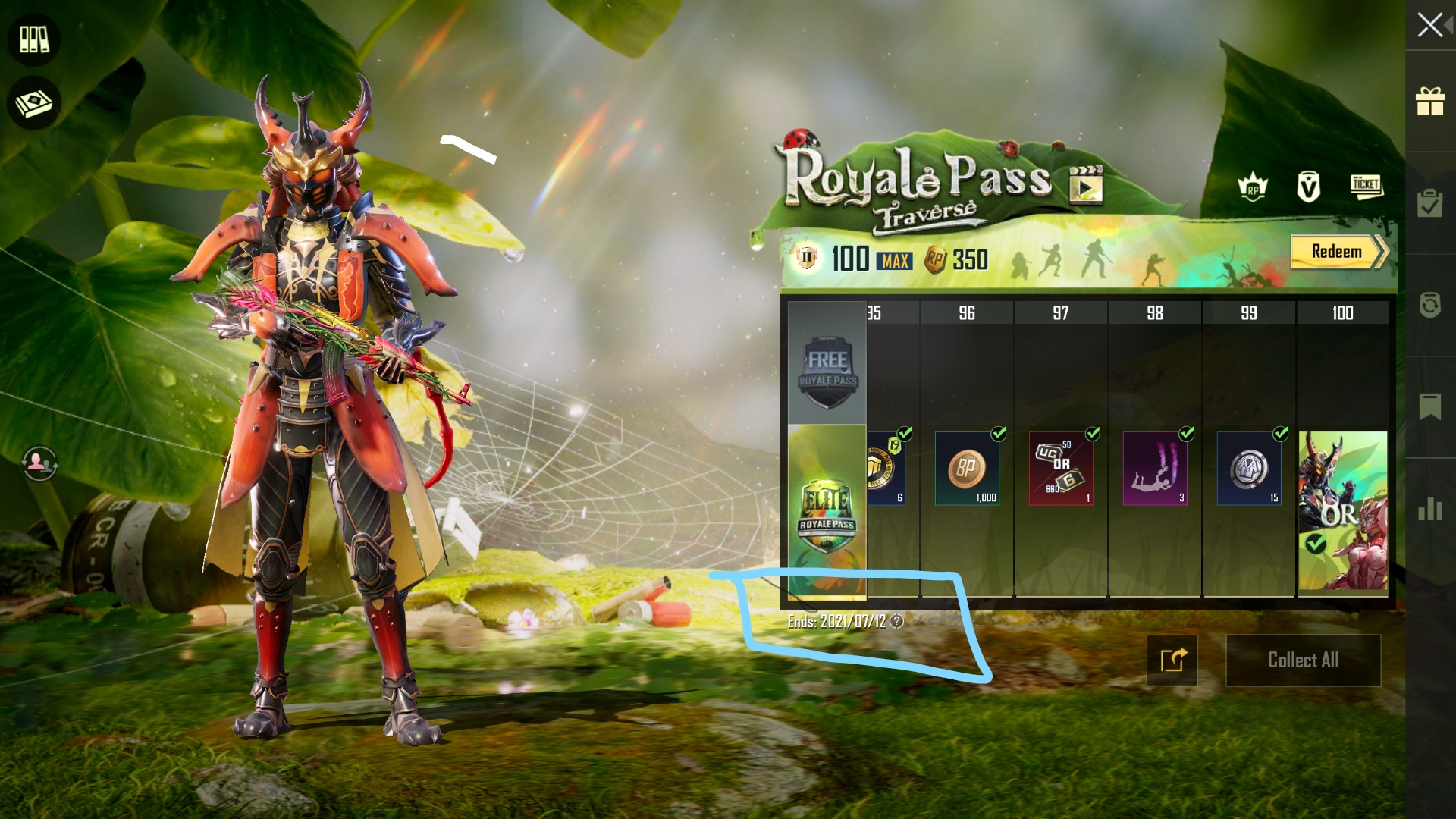The height and width of the screenshot is (819, 1456).
Task: View the 1,000 BP reward at rank 96
Action: [x=967, y=469]
